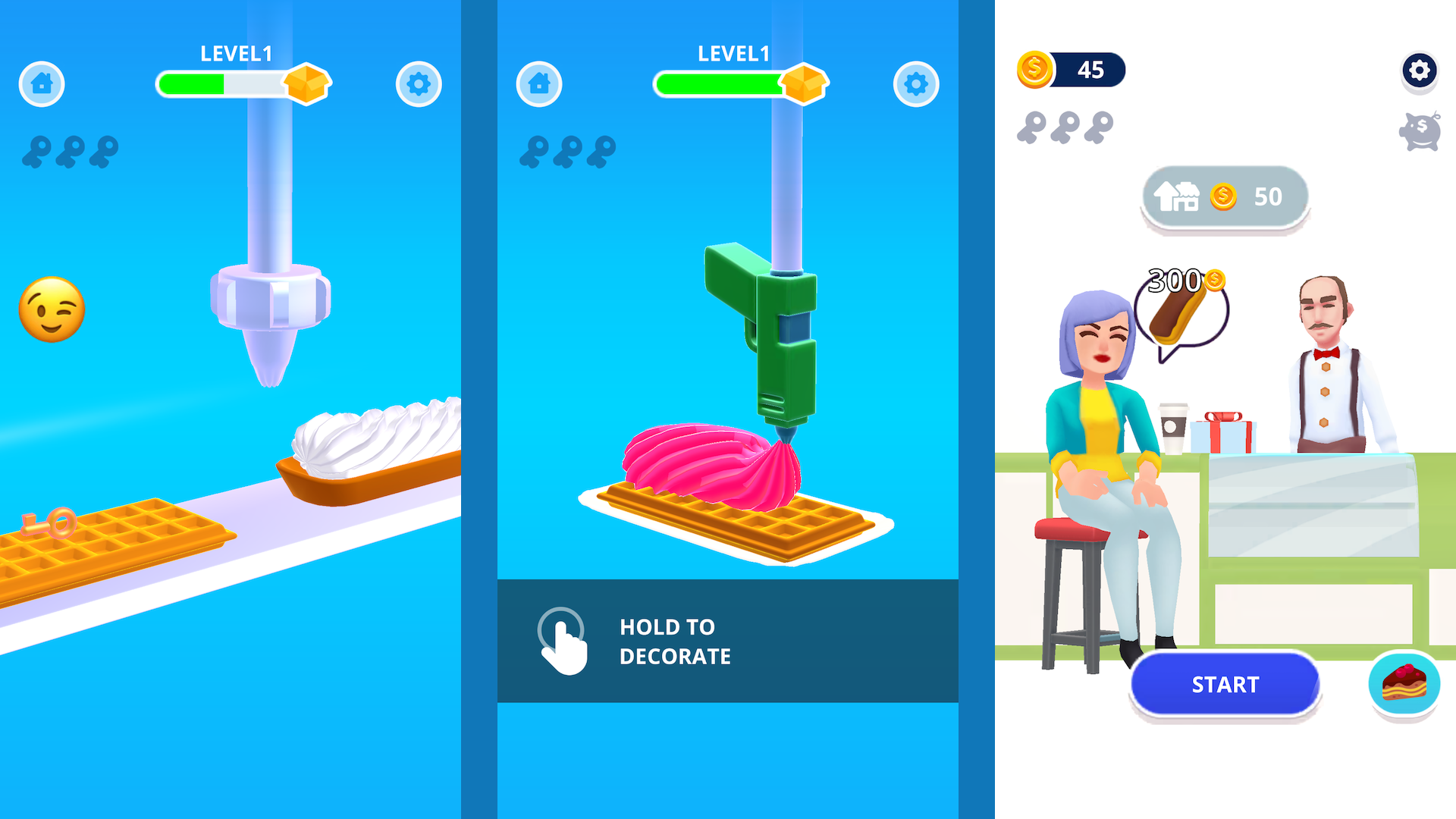Tap the home icon on the middle panel
This screenshot has height=819, width=1456.
pos(539,84)
